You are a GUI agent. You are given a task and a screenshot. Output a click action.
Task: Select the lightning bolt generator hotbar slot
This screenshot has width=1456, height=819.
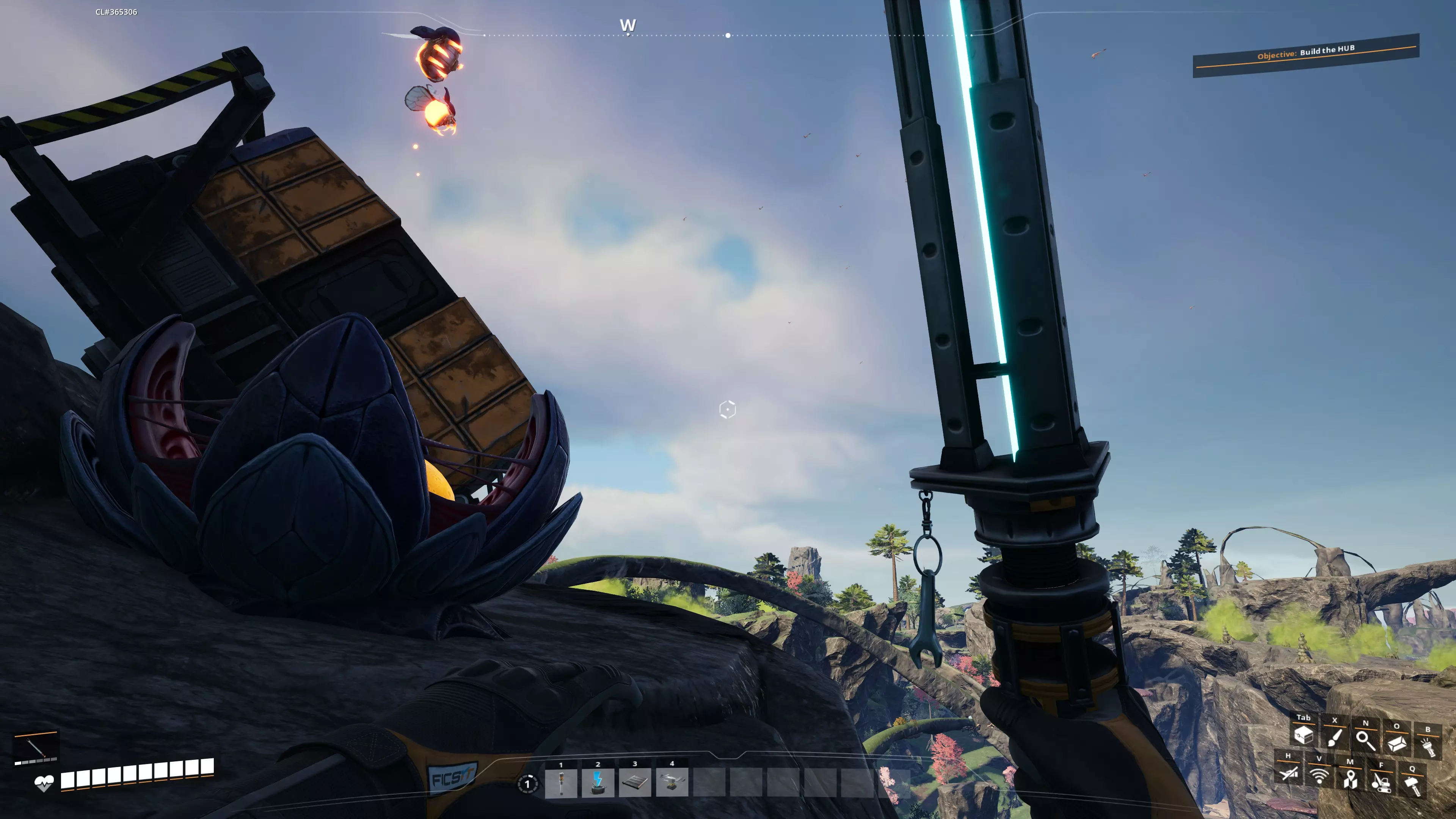[598, 783]
